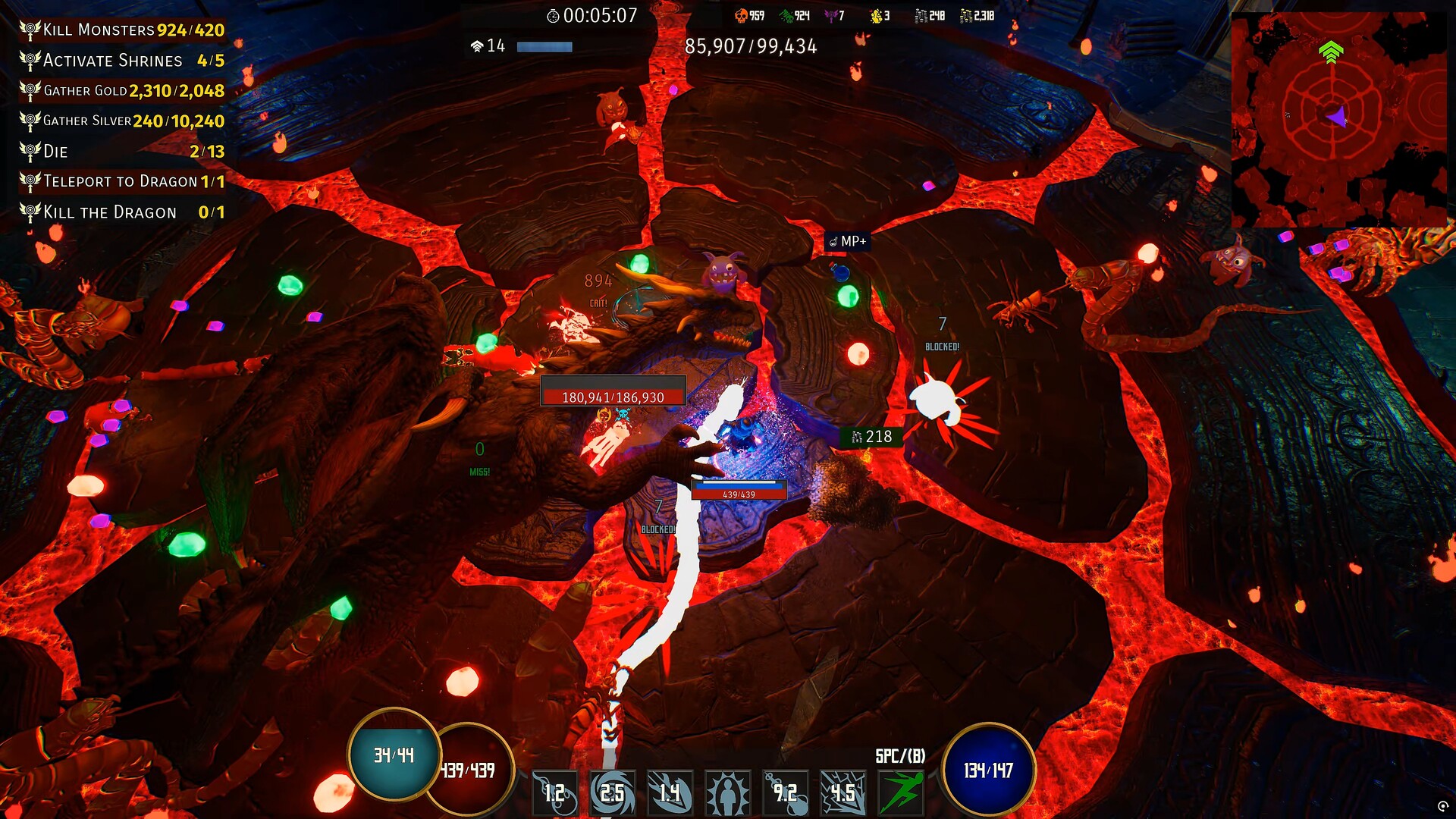
Task: Click the purple winged shrine icon
Action: tap(831, 15)
